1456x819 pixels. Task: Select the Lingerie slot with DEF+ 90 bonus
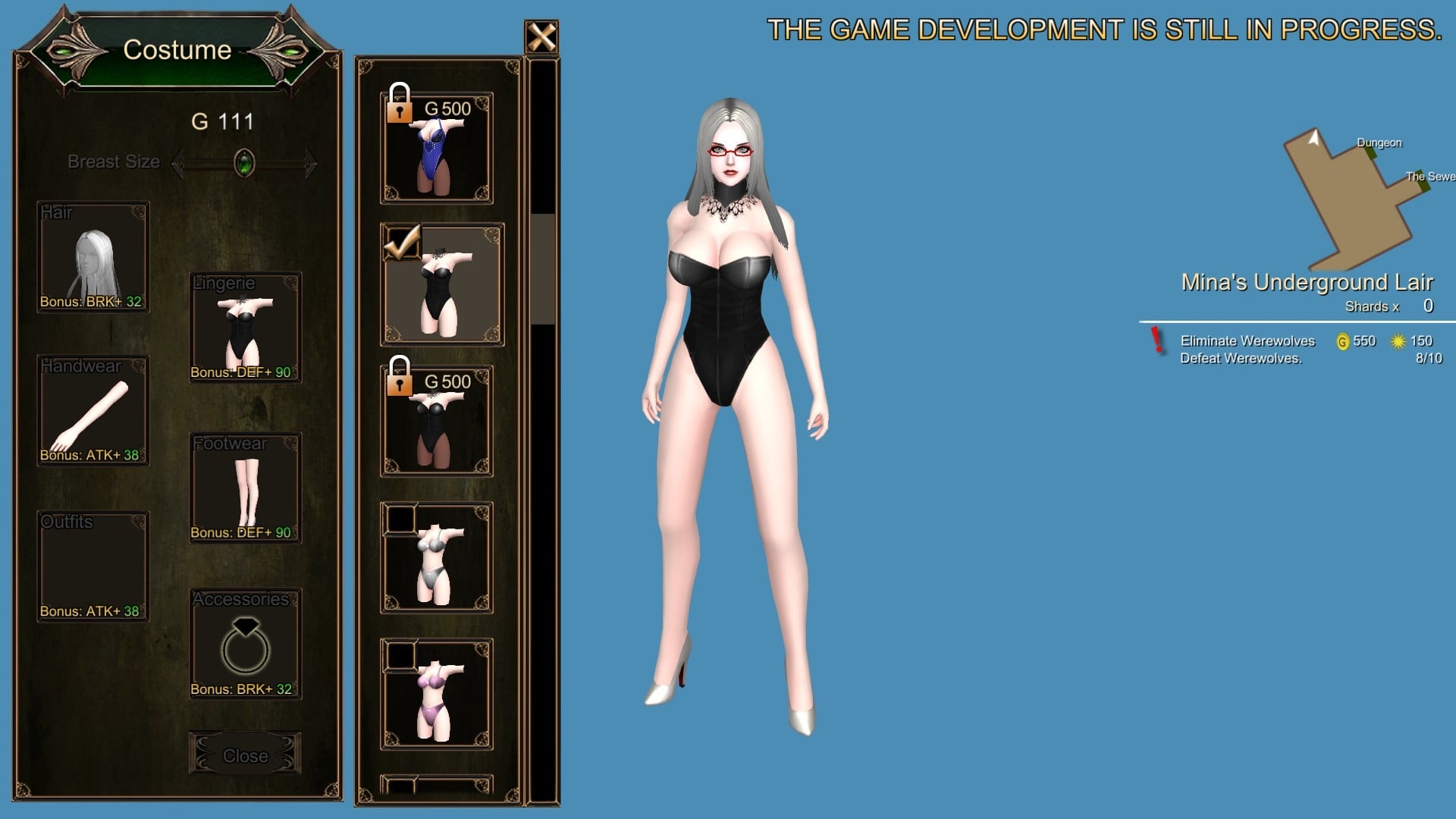click(244, 328)
